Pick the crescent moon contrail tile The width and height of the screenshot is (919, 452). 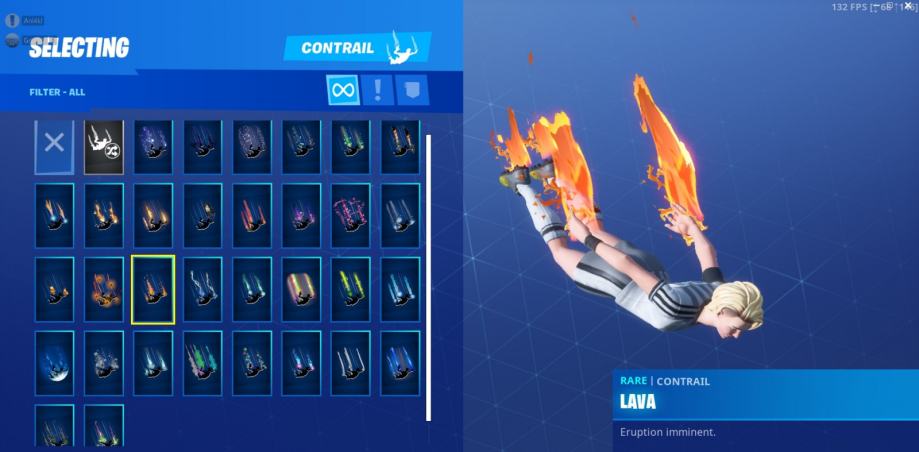(x=54, y=362)
